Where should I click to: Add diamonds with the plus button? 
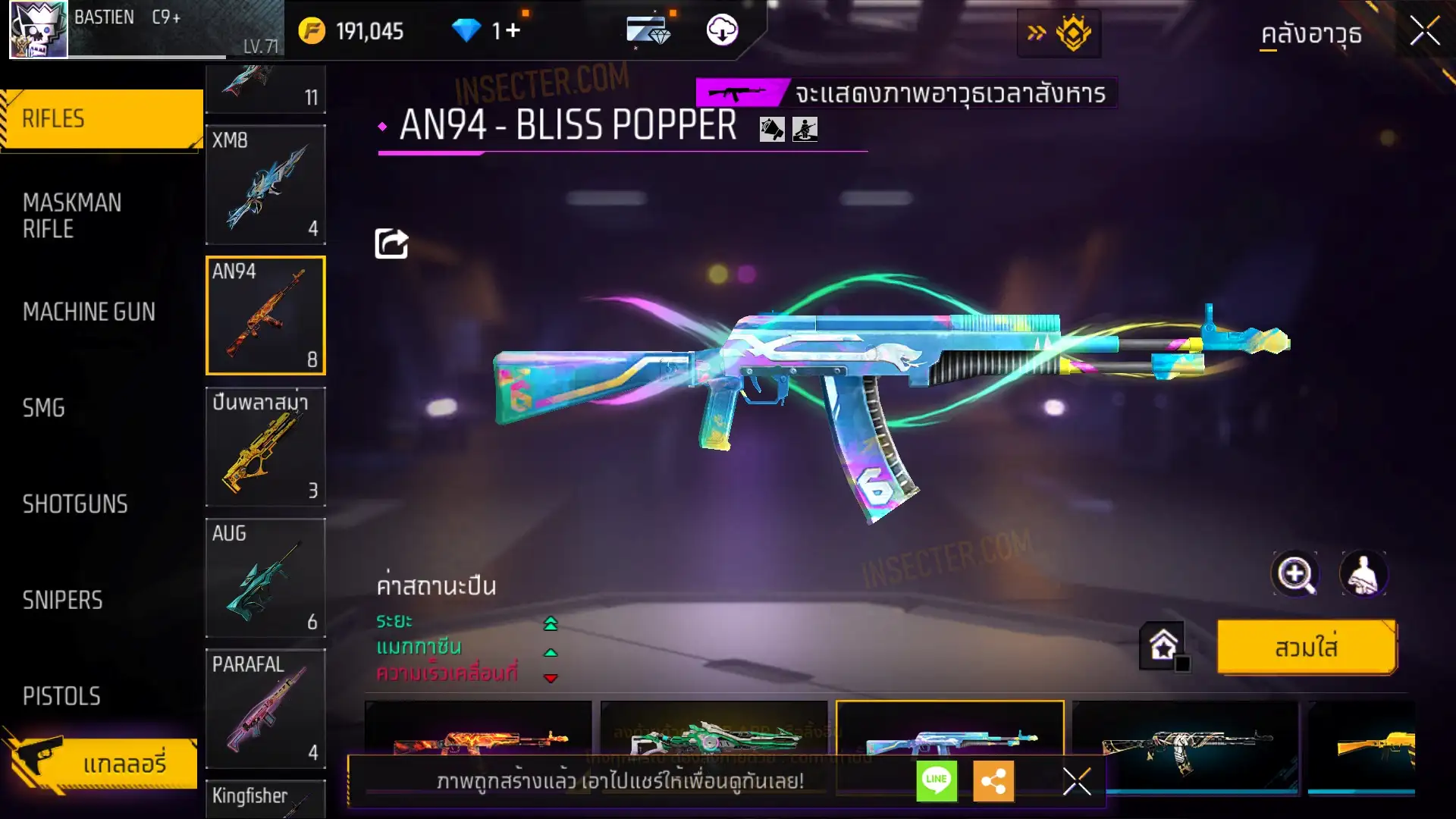coord(513,30)
